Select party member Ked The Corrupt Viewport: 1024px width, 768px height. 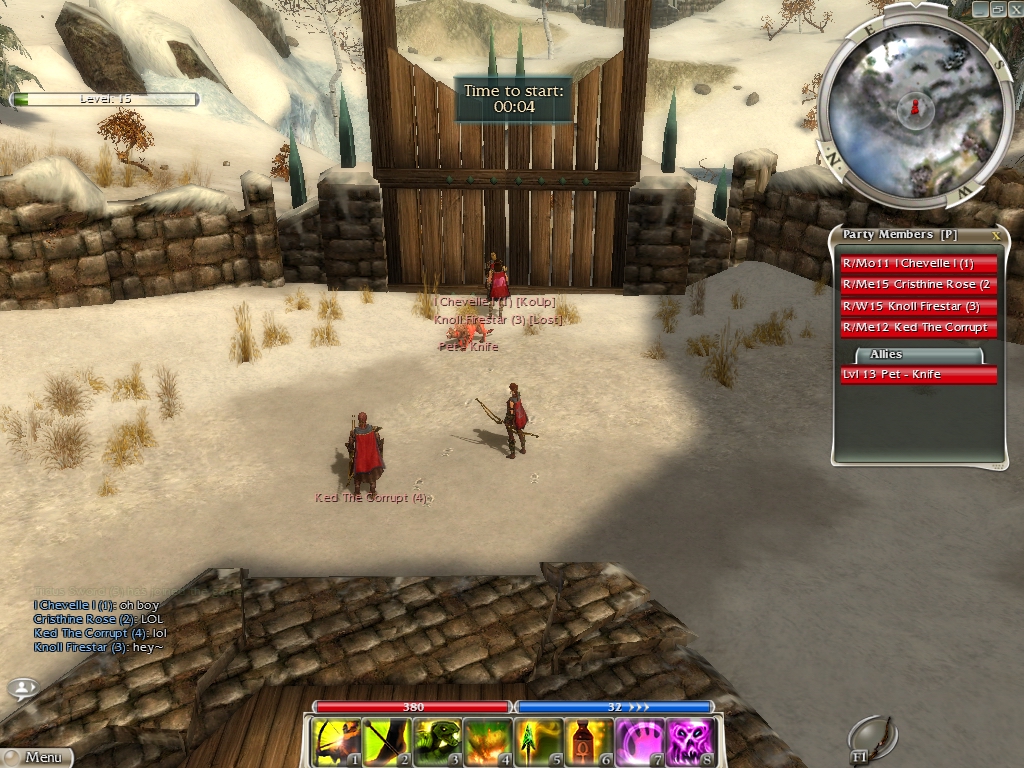point(919,327)
